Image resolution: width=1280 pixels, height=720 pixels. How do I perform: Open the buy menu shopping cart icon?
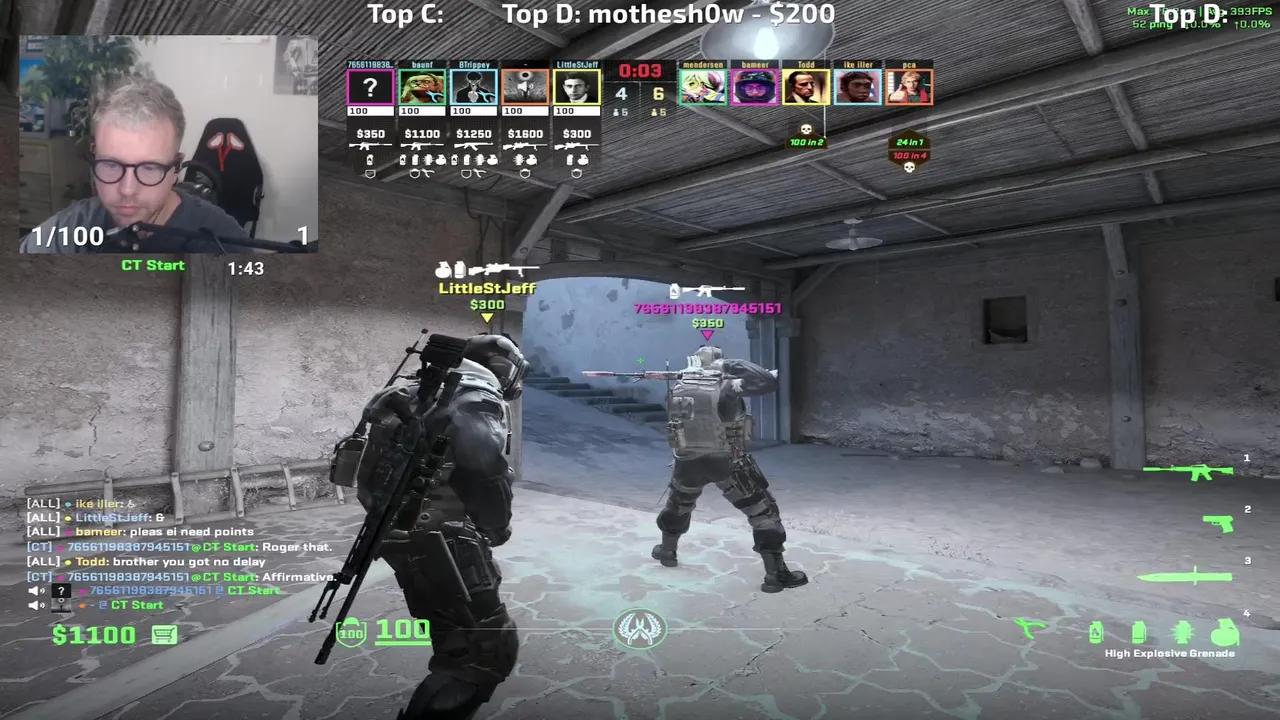tap(164, 634)
